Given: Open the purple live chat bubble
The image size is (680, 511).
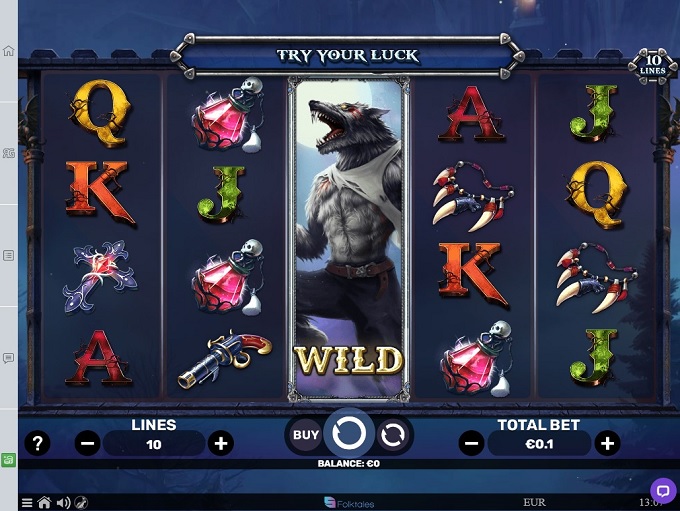Looking at the screenshot, I should point(662,491).
